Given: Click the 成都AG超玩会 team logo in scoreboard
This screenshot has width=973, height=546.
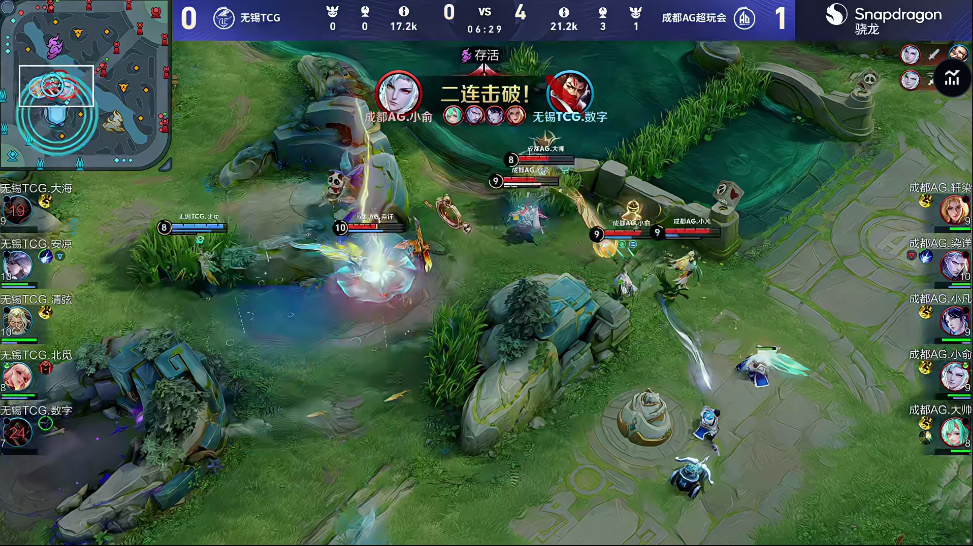Looking at the screenshot, I should pos(746,18).
